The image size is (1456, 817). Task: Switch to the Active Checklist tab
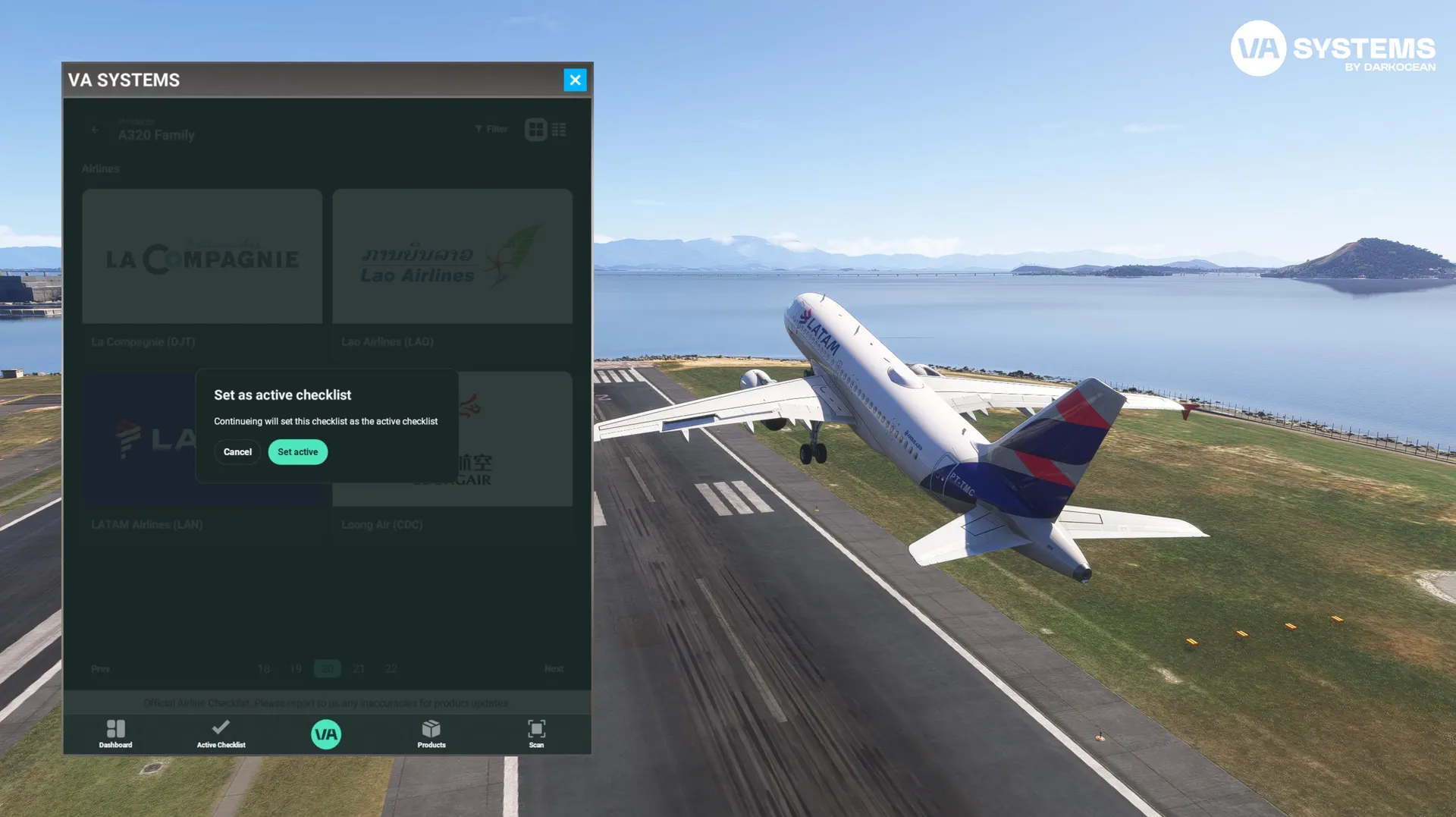[221, 734]
